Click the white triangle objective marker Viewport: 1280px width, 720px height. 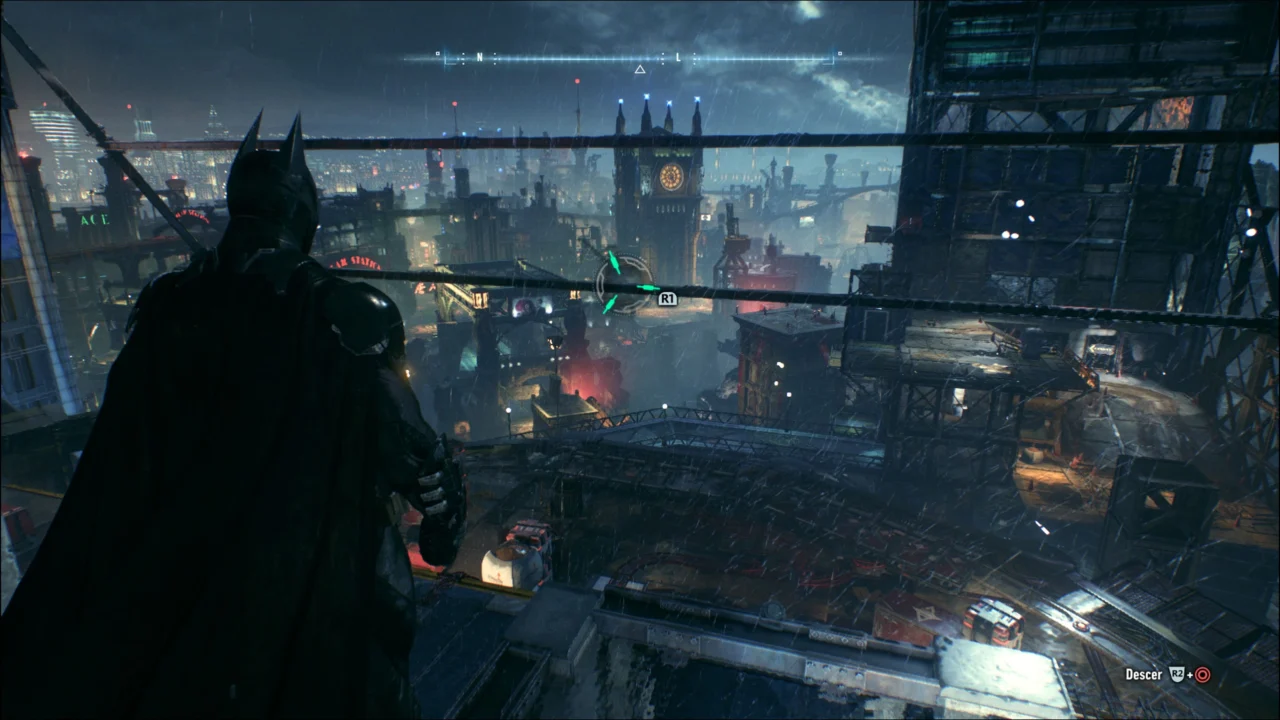pos(640,68)
